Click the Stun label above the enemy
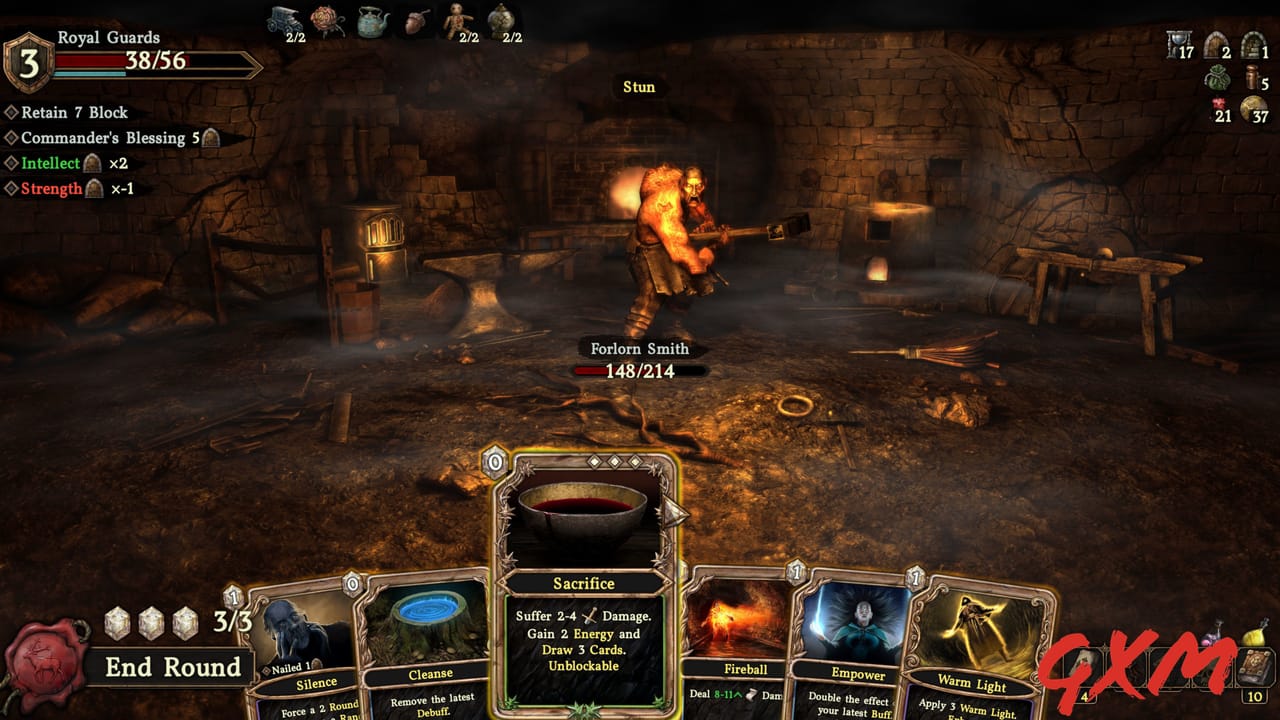This screenshot has width=1280, height=720. [637, 87]
